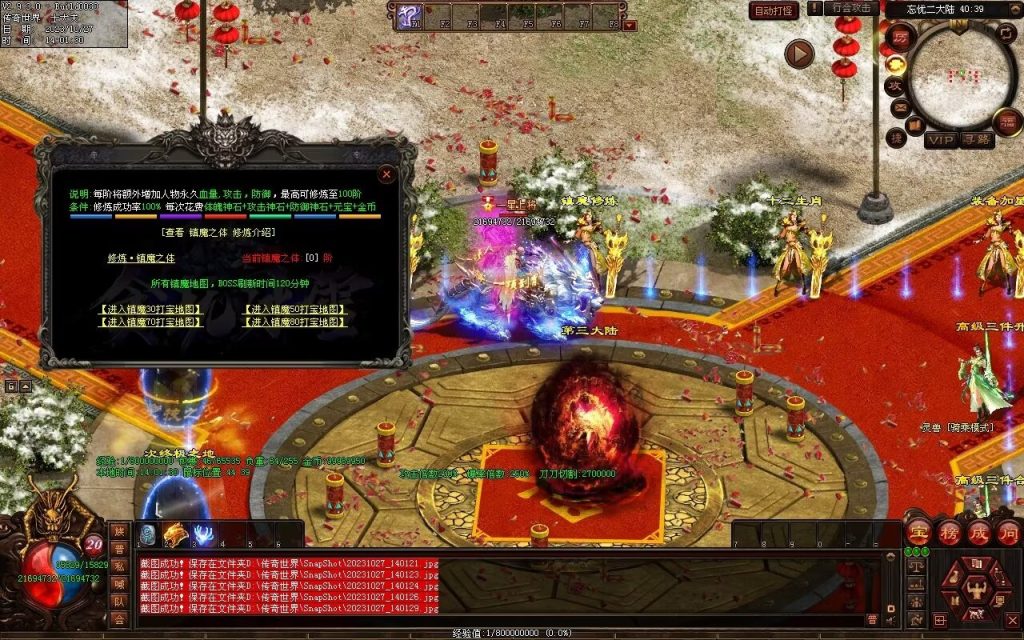Close the 镇魔之体 dialog window

[x=386, y=174]
